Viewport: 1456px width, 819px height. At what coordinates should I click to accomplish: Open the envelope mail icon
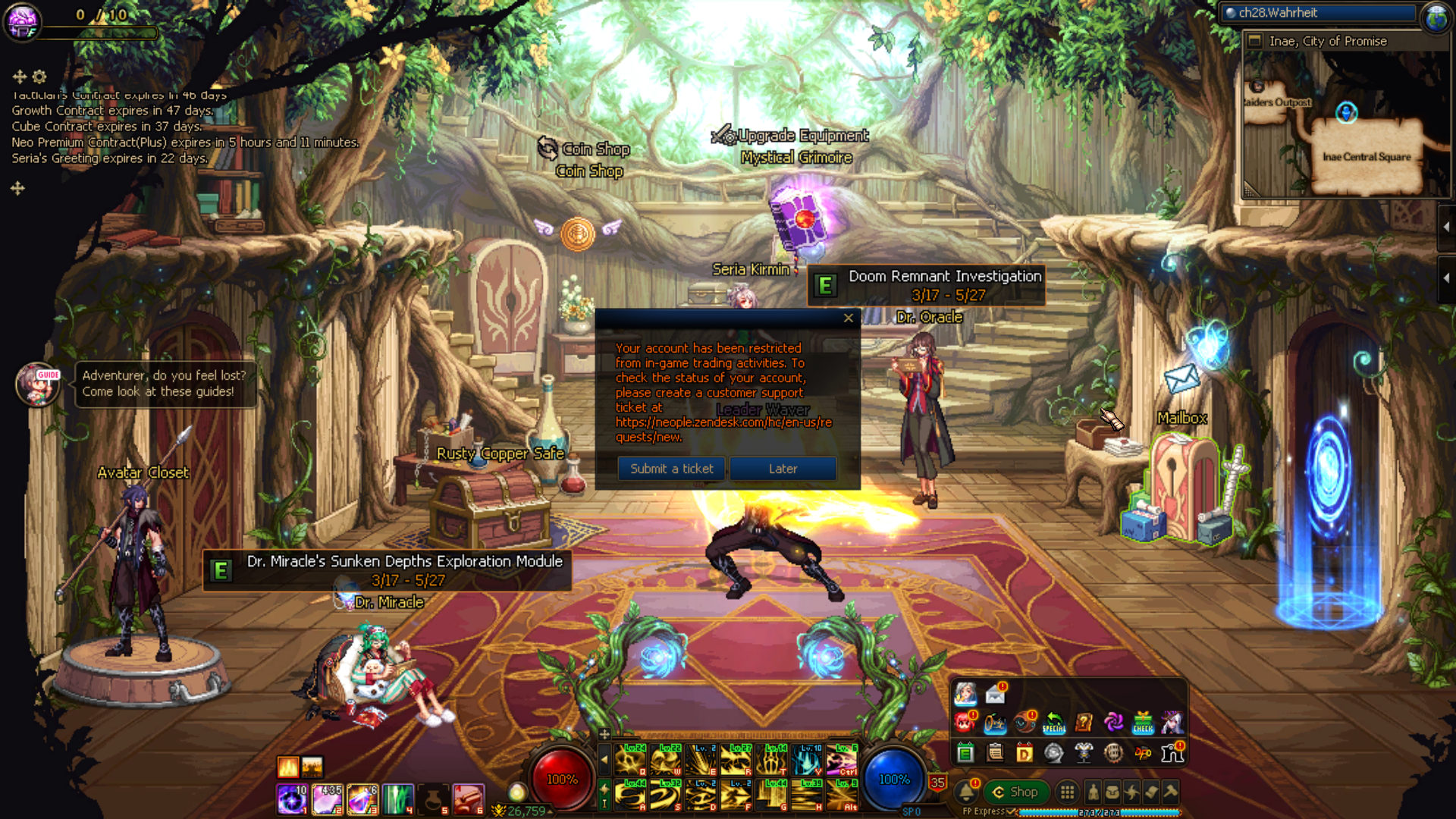click(995, 694)
